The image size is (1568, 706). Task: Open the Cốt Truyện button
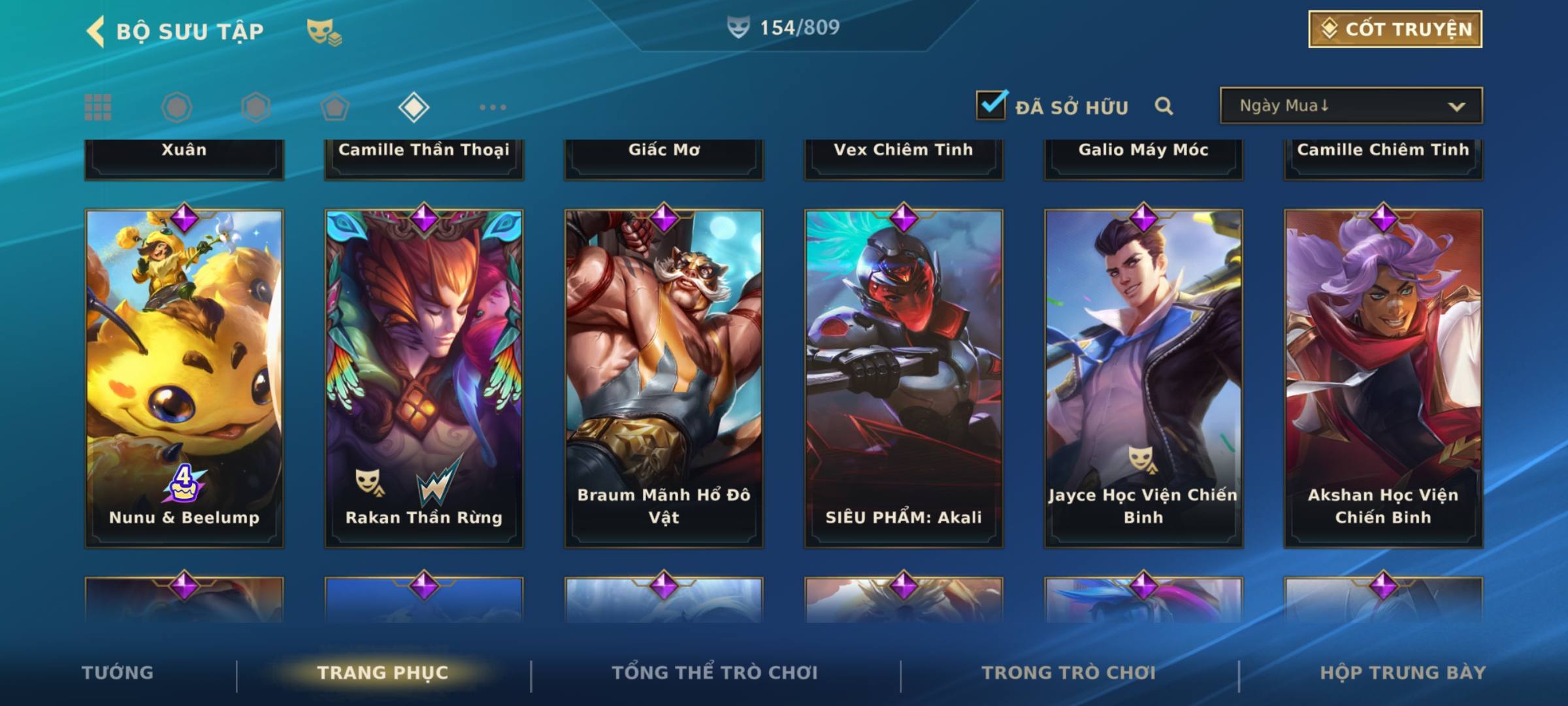[1395, 29]
